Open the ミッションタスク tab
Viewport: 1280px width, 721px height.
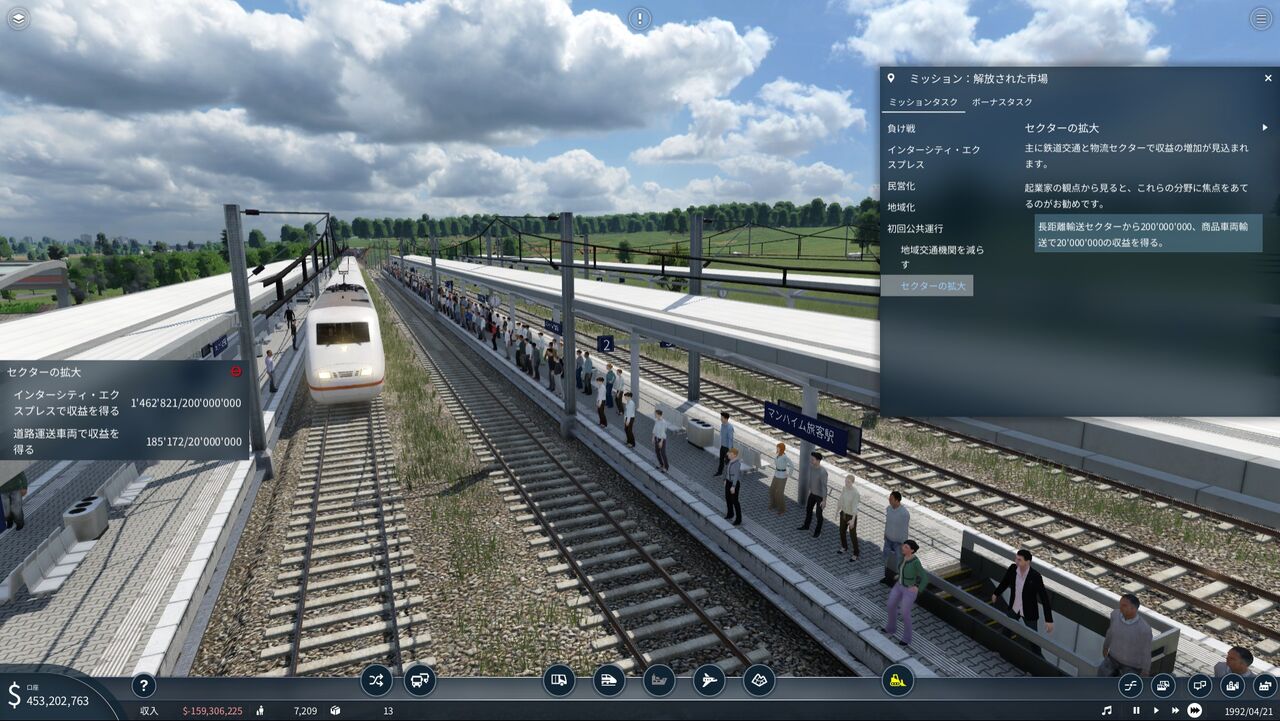coord(923,102)
